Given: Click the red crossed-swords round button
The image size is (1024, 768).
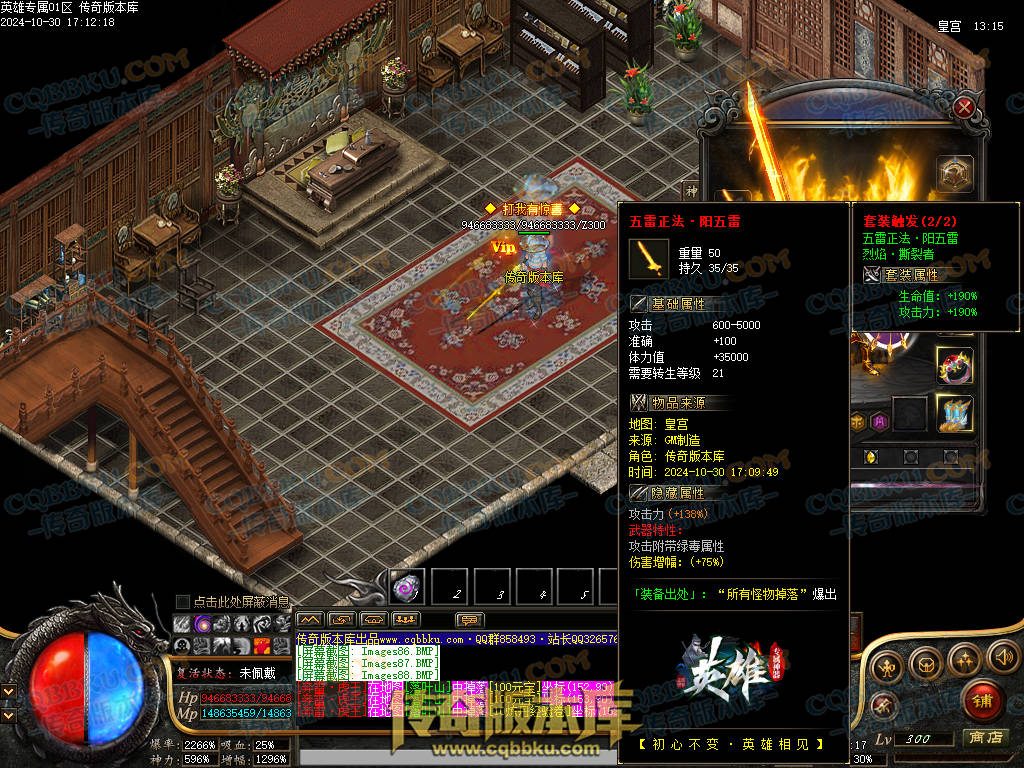Looking at the screenshot, I should [x=883, y=705].
